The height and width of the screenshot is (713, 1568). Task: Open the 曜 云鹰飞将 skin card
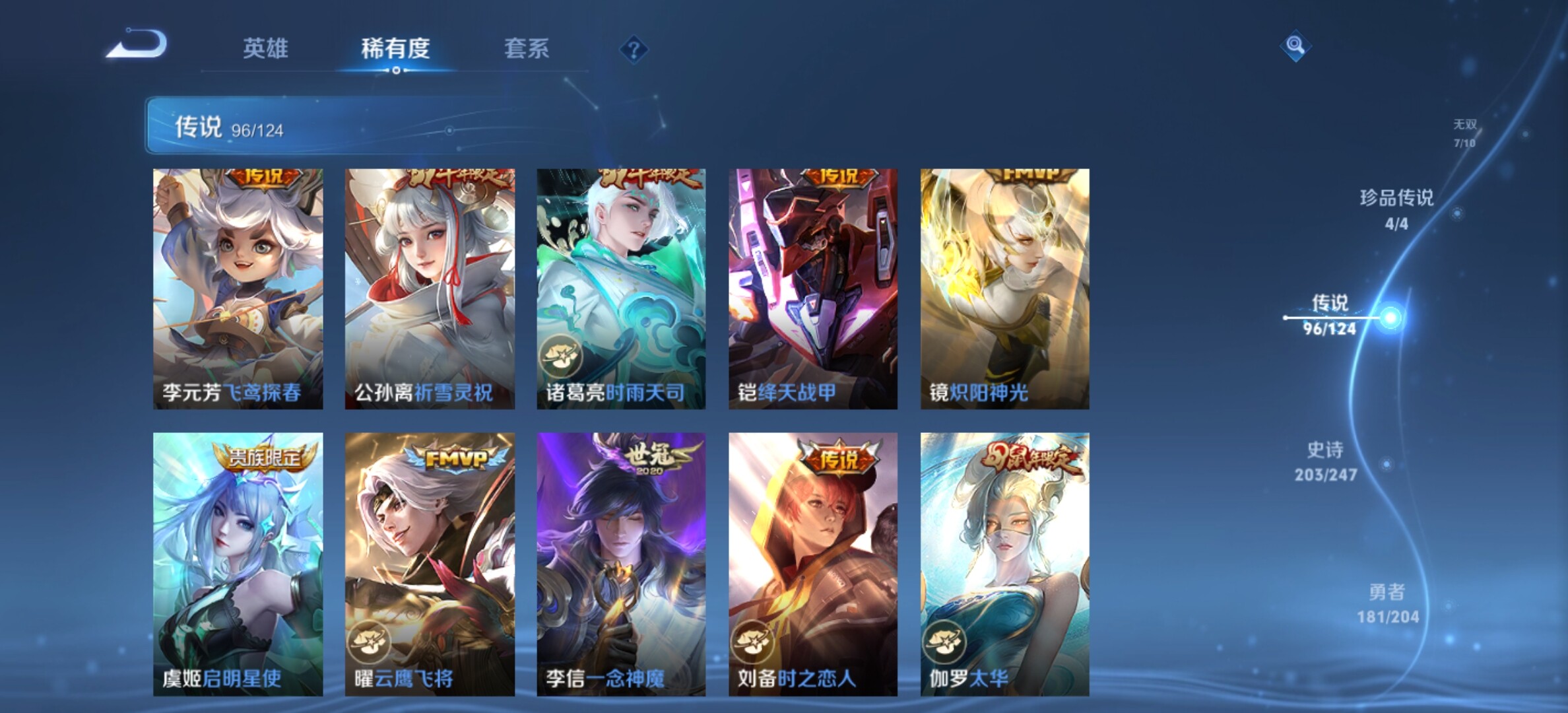click(430, 564)
